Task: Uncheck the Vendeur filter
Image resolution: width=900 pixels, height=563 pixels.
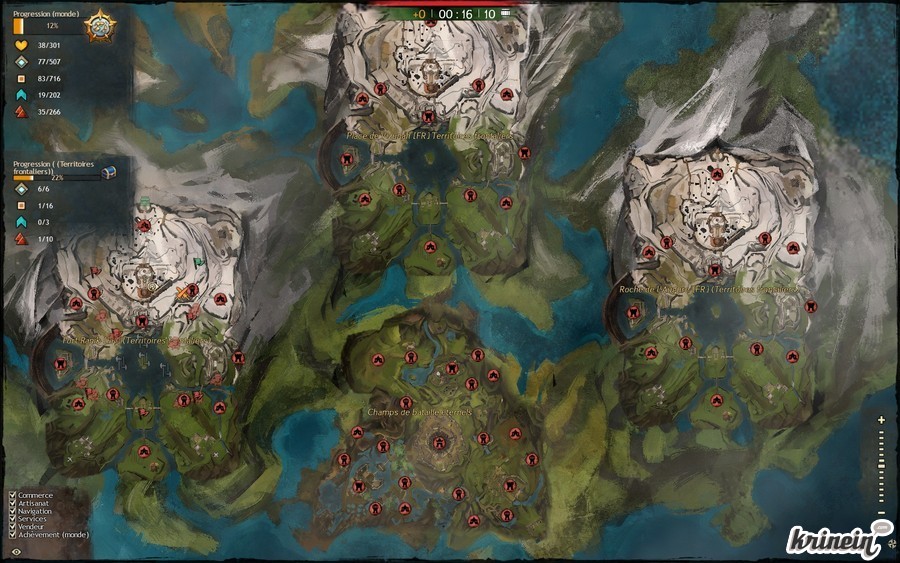Action: (x=12, y=527)
